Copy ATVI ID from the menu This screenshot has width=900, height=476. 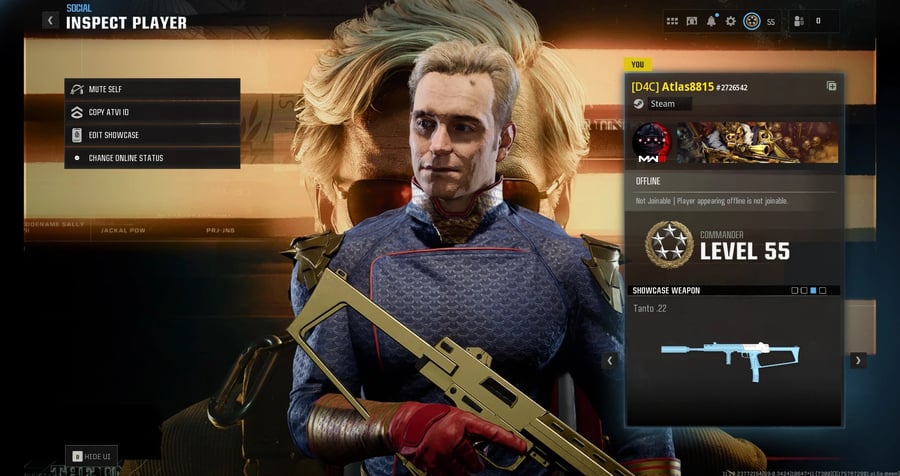tap(152, 112)
